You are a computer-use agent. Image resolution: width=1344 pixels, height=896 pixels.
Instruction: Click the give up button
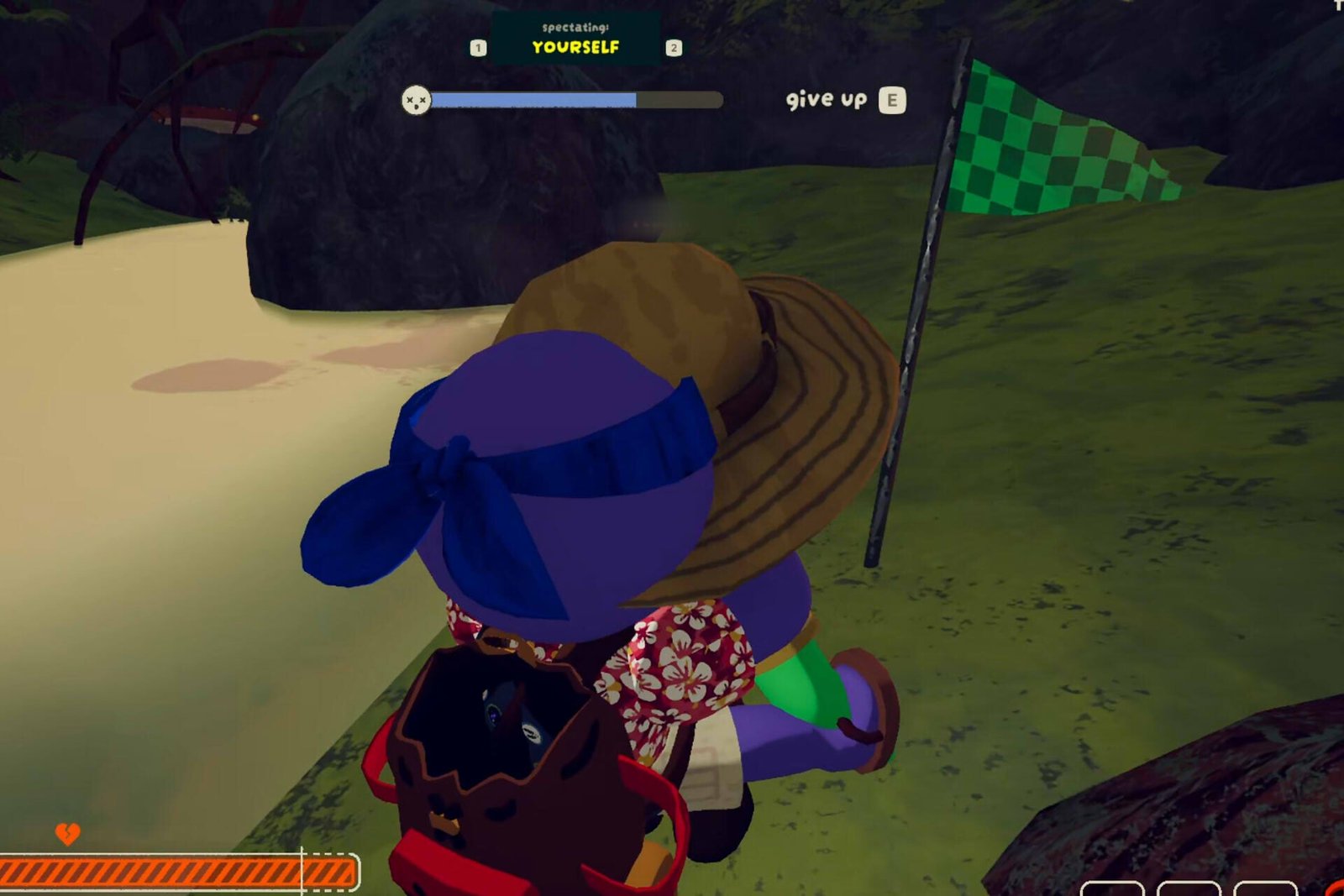pos(827,100)
